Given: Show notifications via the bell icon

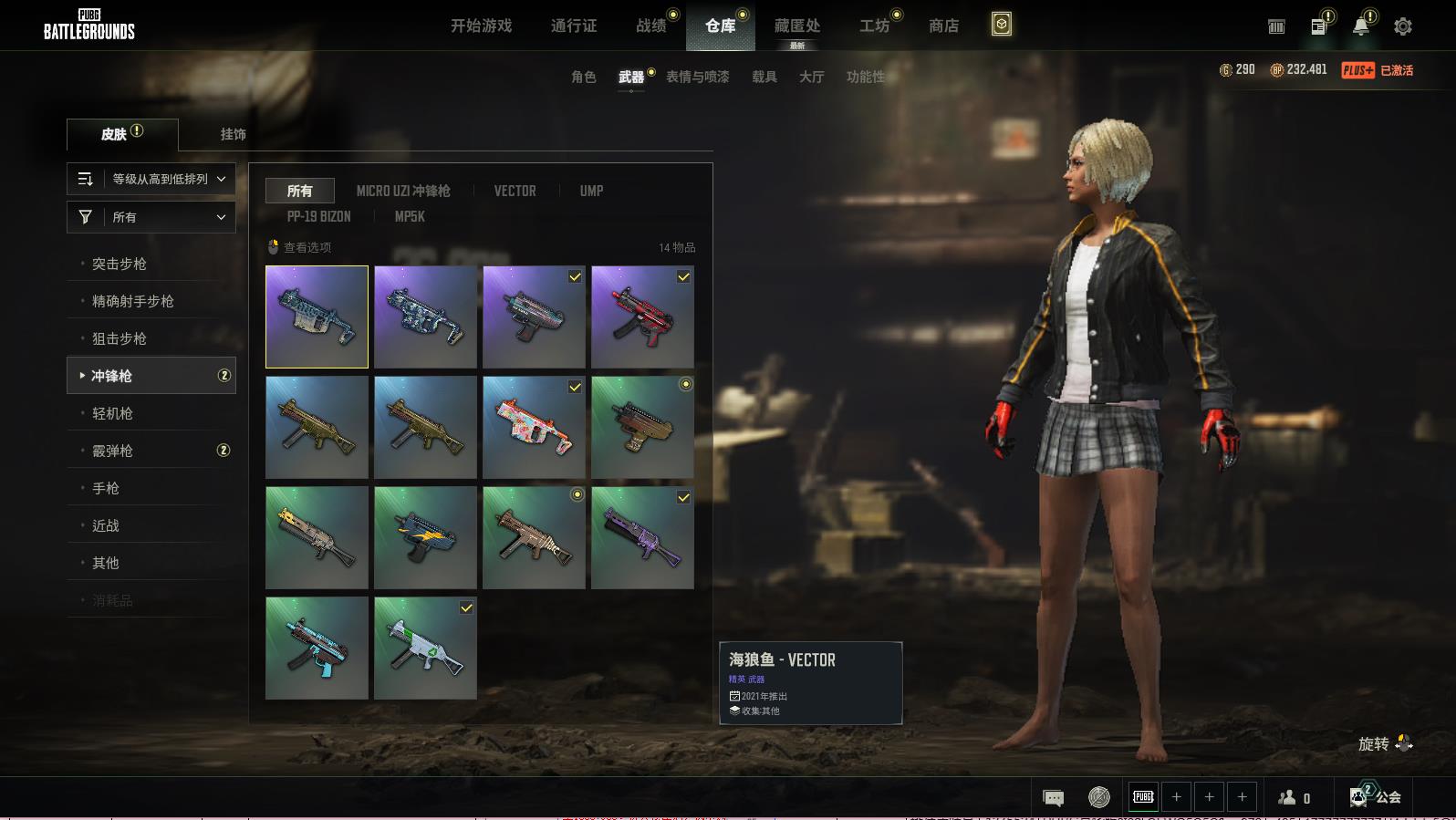Looking at the screenshot, I should click(1360, 26).
